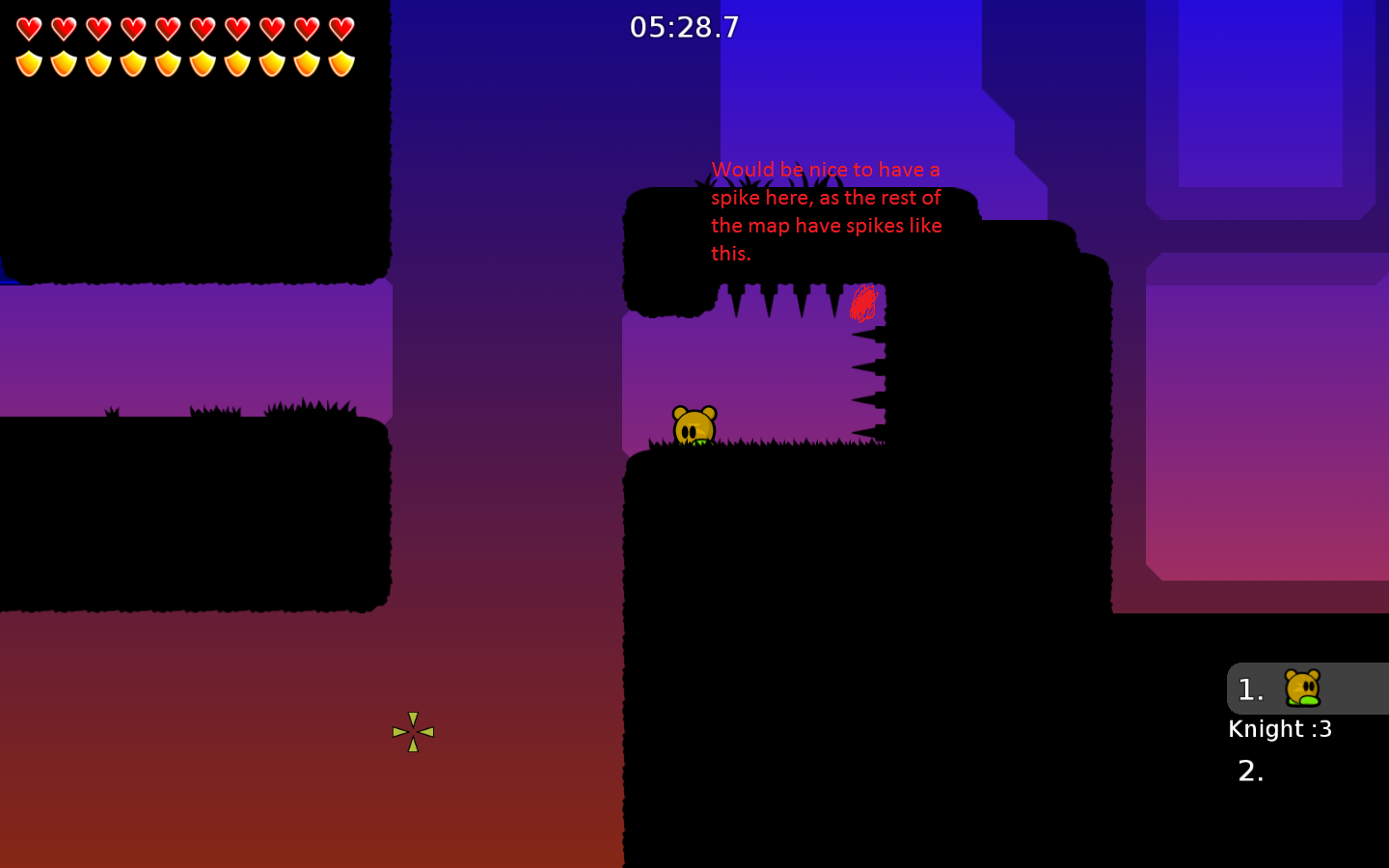Select rank 1 entry in the scoreboard

point(1250,689)
